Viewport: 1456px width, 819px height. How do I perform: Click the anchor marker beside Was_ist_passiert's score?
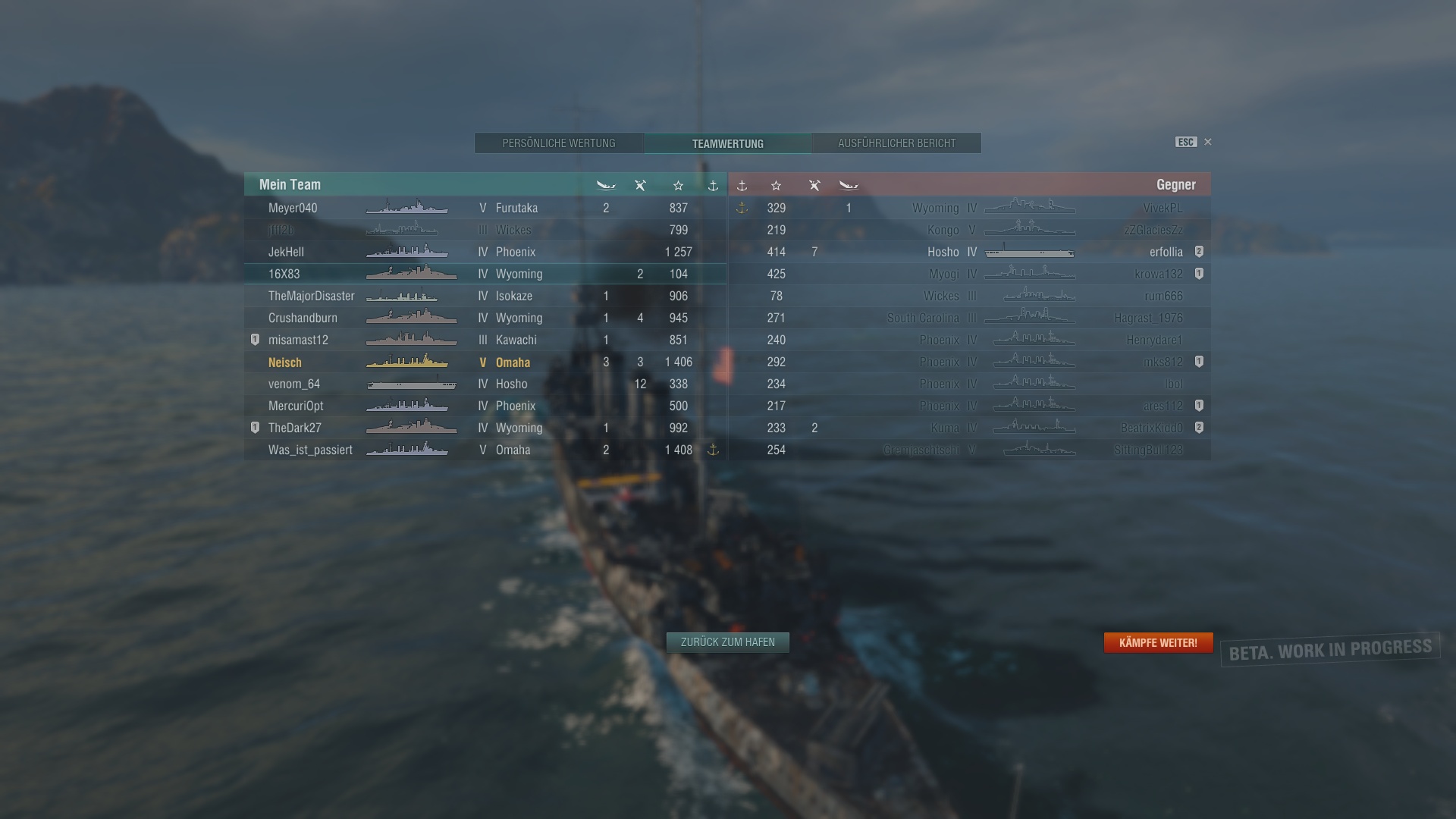point(713,450)
